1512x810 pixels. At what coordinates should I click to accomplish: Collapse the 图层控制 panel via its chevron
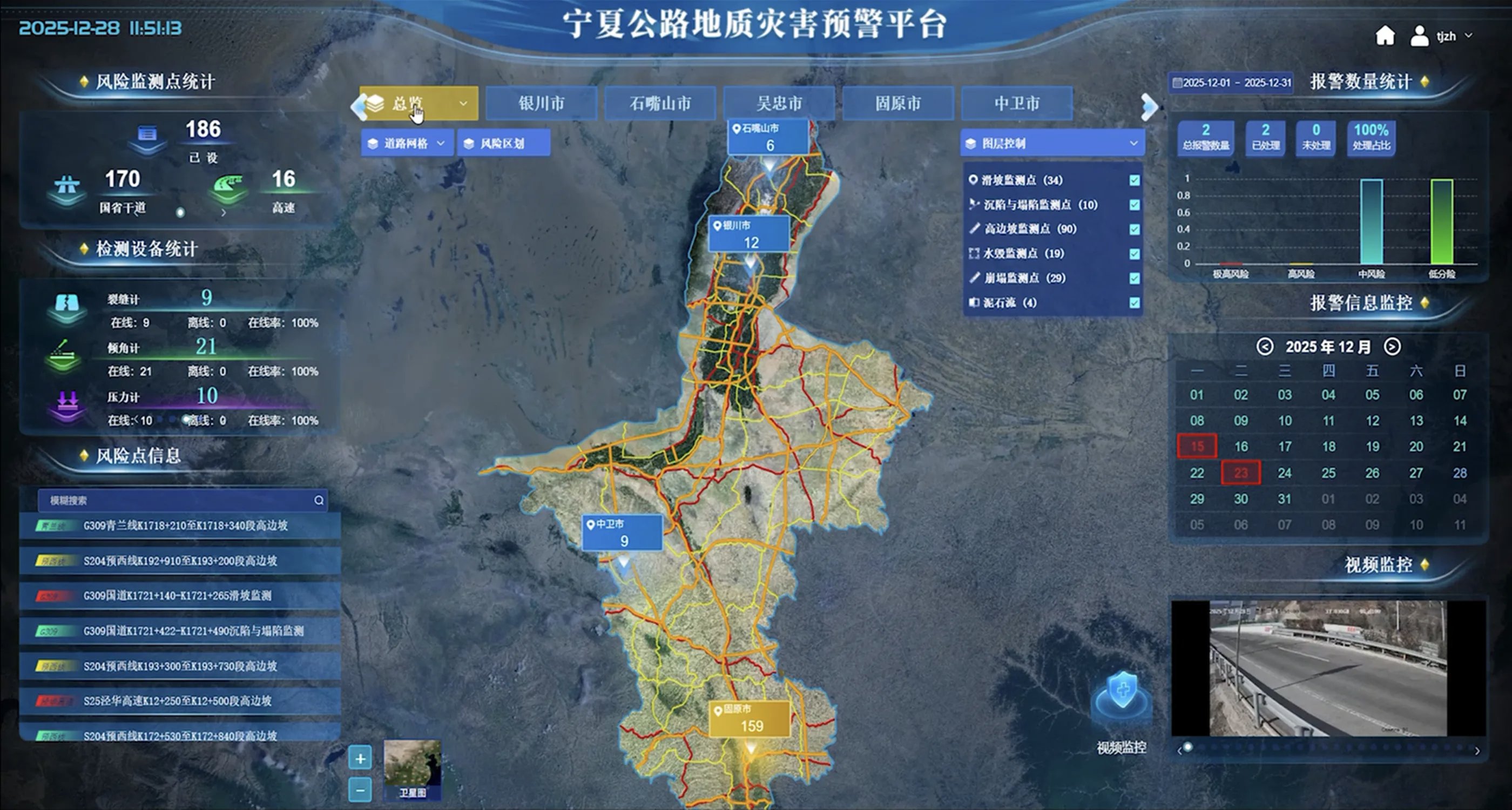[x=1134, y=143]
